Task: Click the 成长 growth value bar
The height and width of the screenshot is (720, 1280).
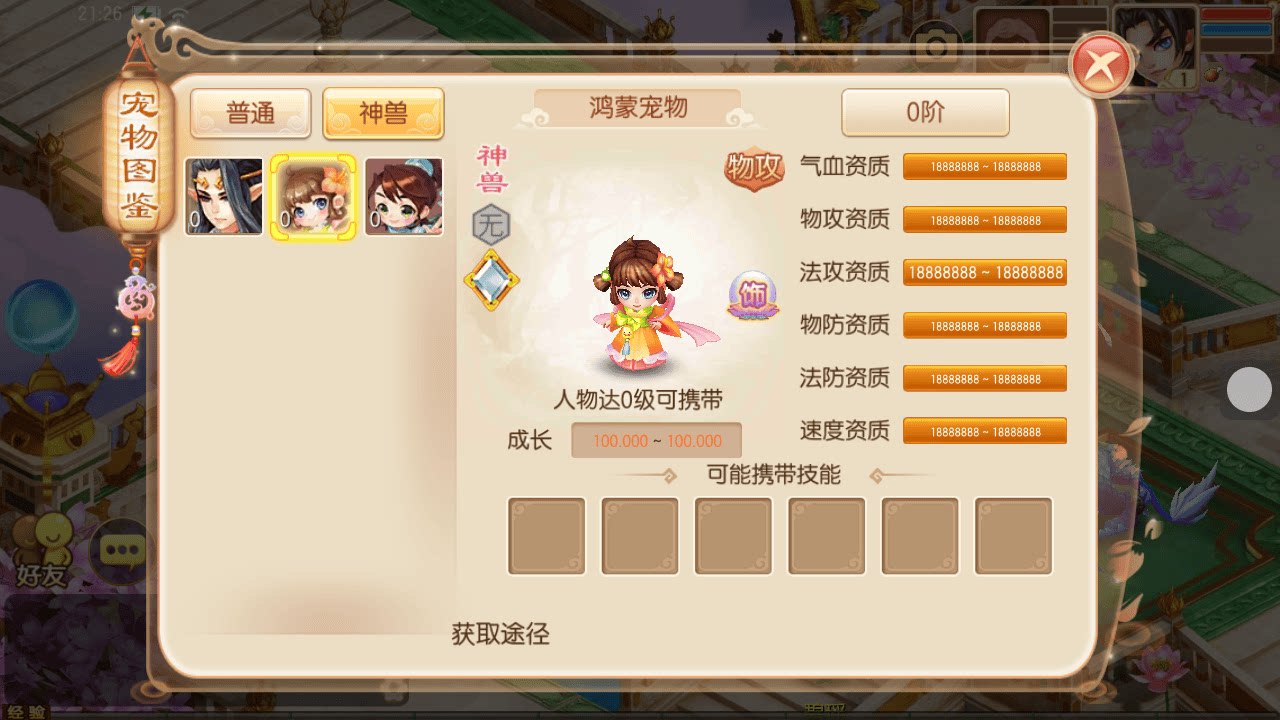Action: 655,440
